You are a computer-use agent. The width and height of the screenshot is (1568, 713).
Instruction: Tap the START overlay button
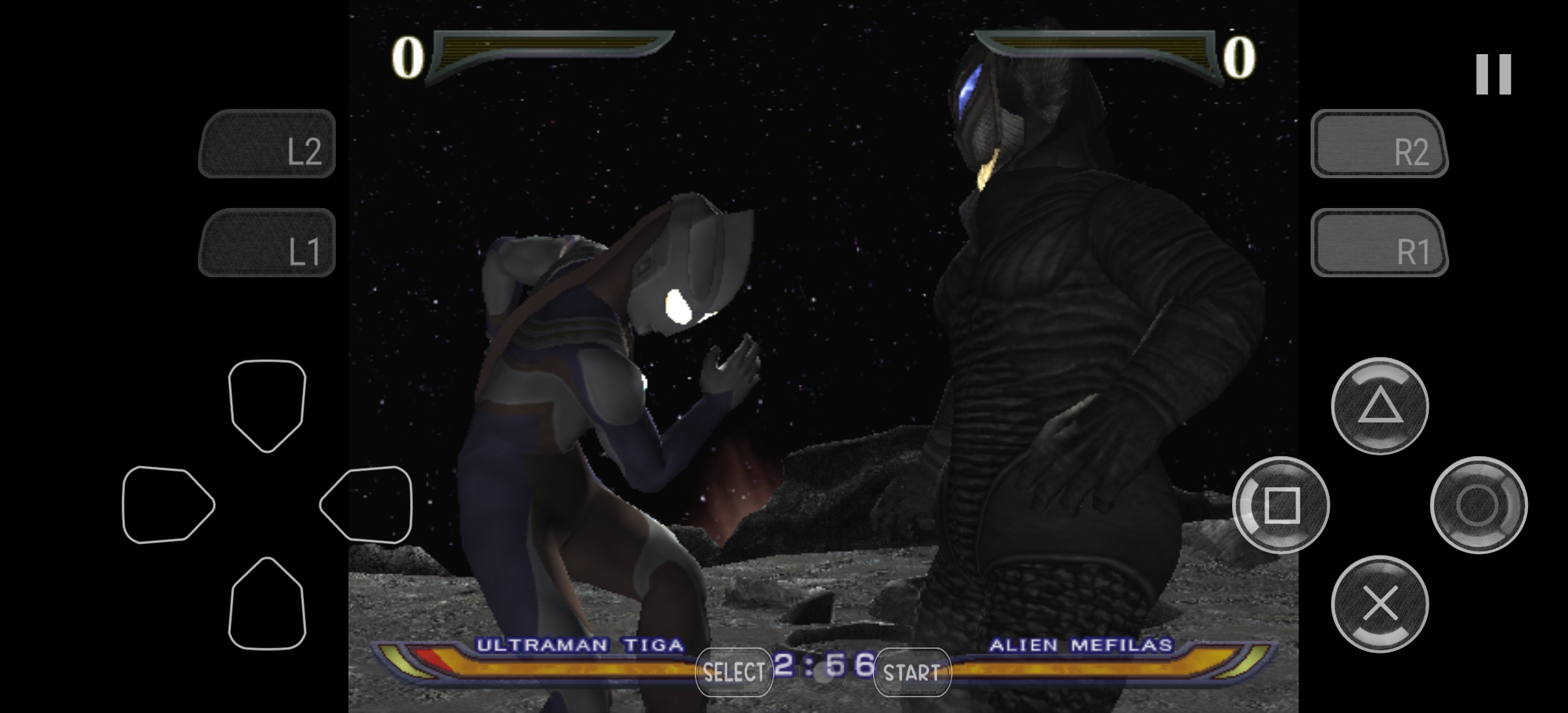tap(912, 672)
